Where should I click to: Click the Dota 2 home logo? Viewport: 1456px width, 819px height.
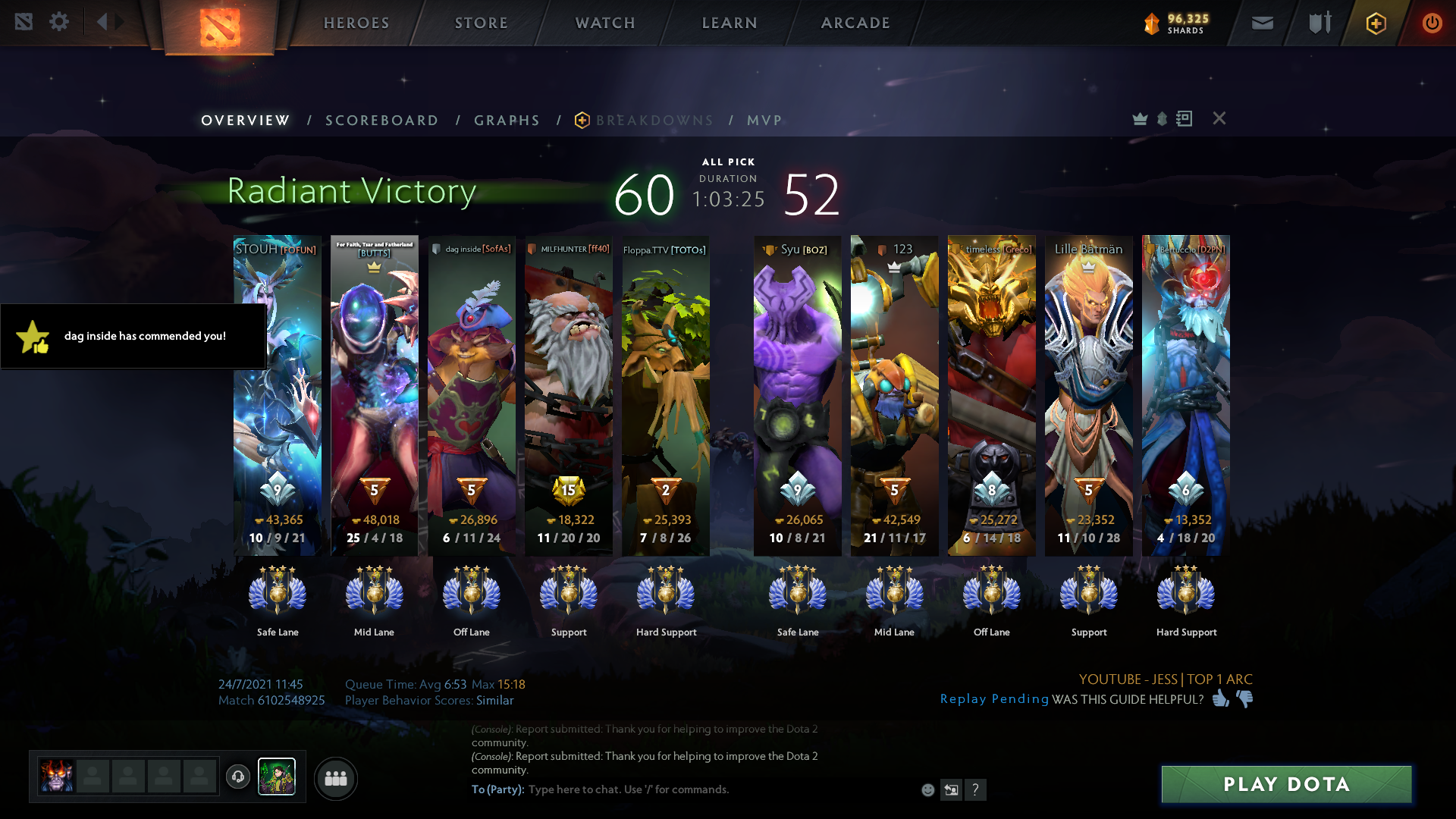point(220,27)
